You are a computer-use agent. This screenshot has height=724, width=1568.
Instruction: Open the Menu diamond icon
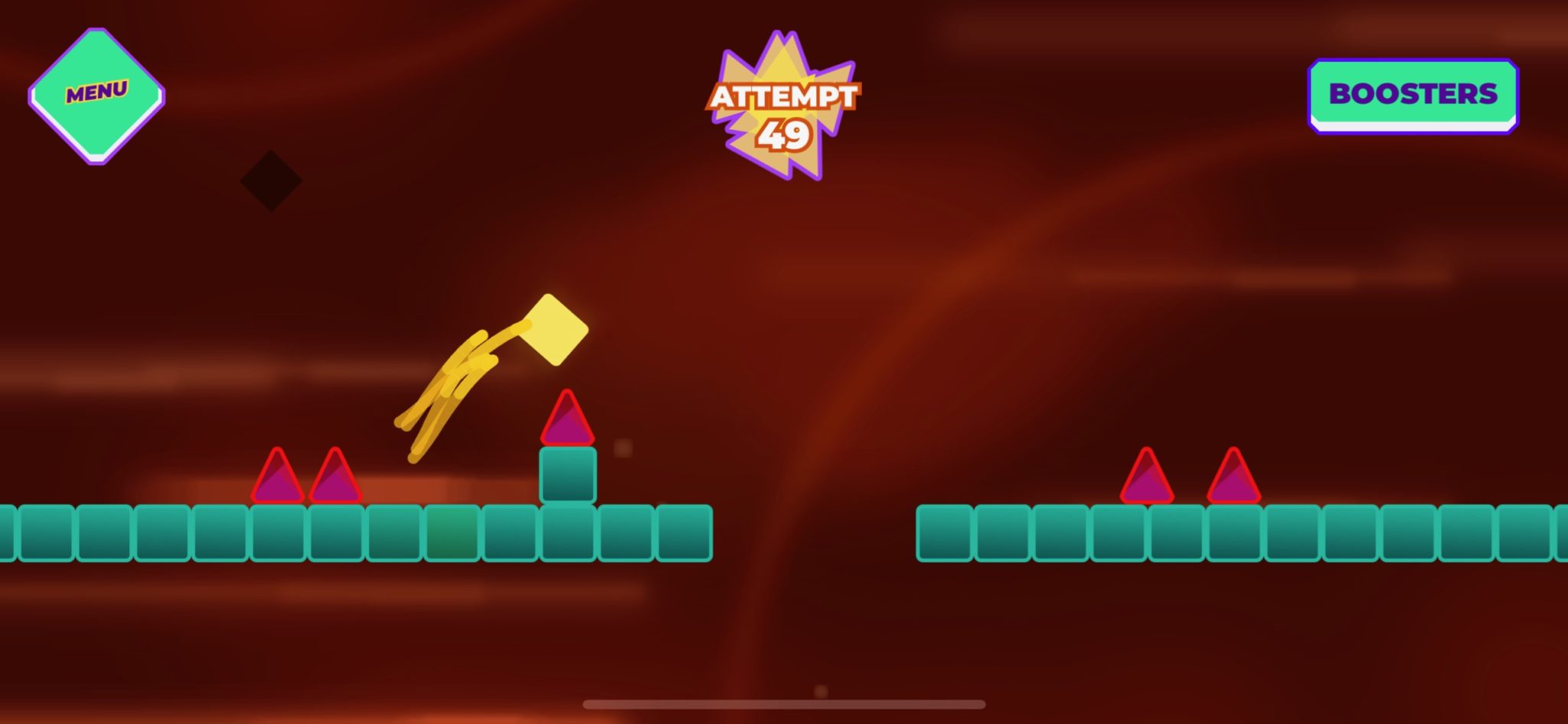coord(96,93)
